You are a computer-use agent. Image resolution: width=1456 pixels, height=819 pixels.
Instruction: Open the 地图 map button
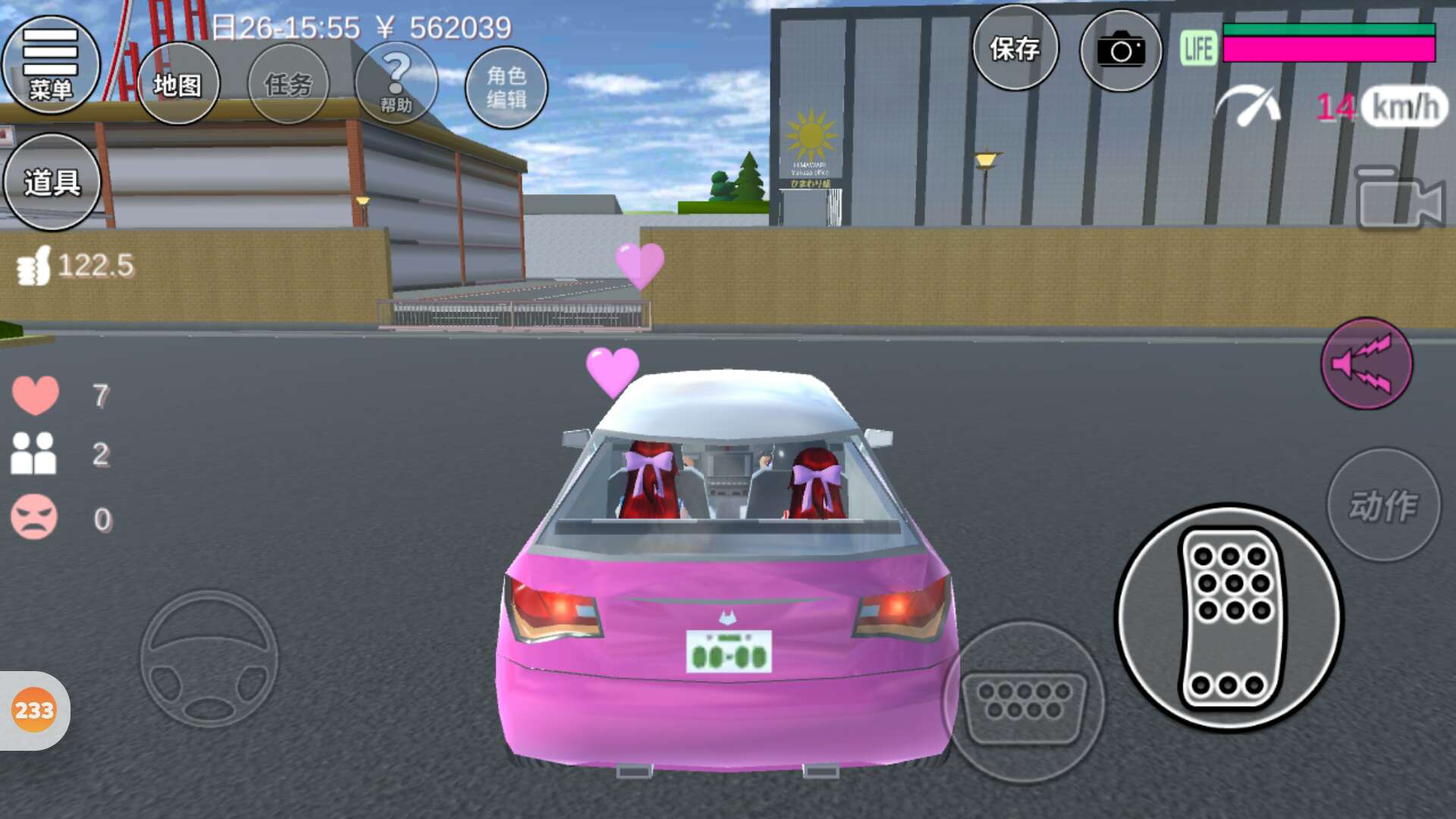click(x=178, y=83)
